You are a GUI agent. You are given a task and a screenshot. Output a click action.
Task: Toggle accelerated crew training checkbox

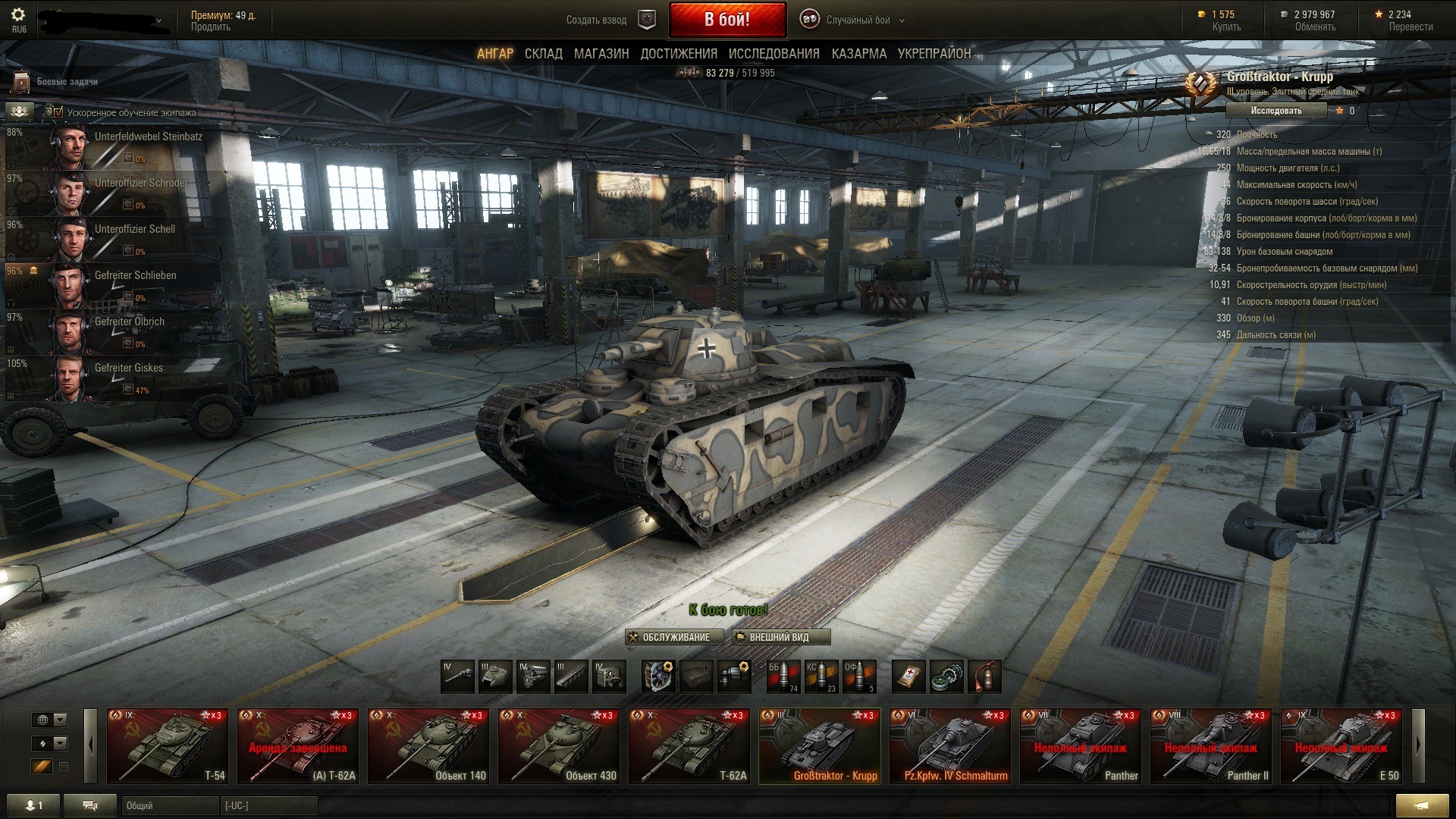click(58, 112)
